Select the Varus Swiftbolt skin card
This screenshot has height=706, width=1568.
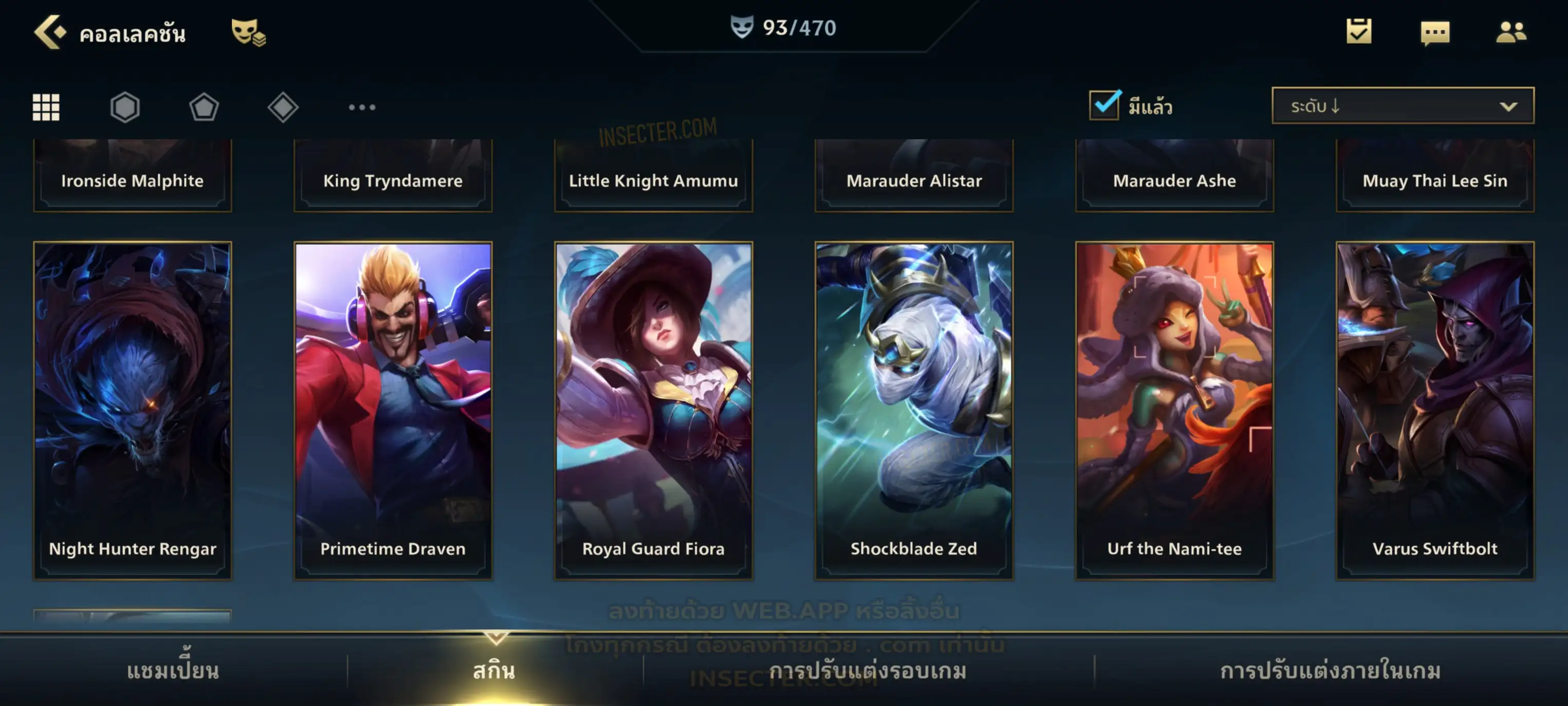click(x=1435, y=410)
